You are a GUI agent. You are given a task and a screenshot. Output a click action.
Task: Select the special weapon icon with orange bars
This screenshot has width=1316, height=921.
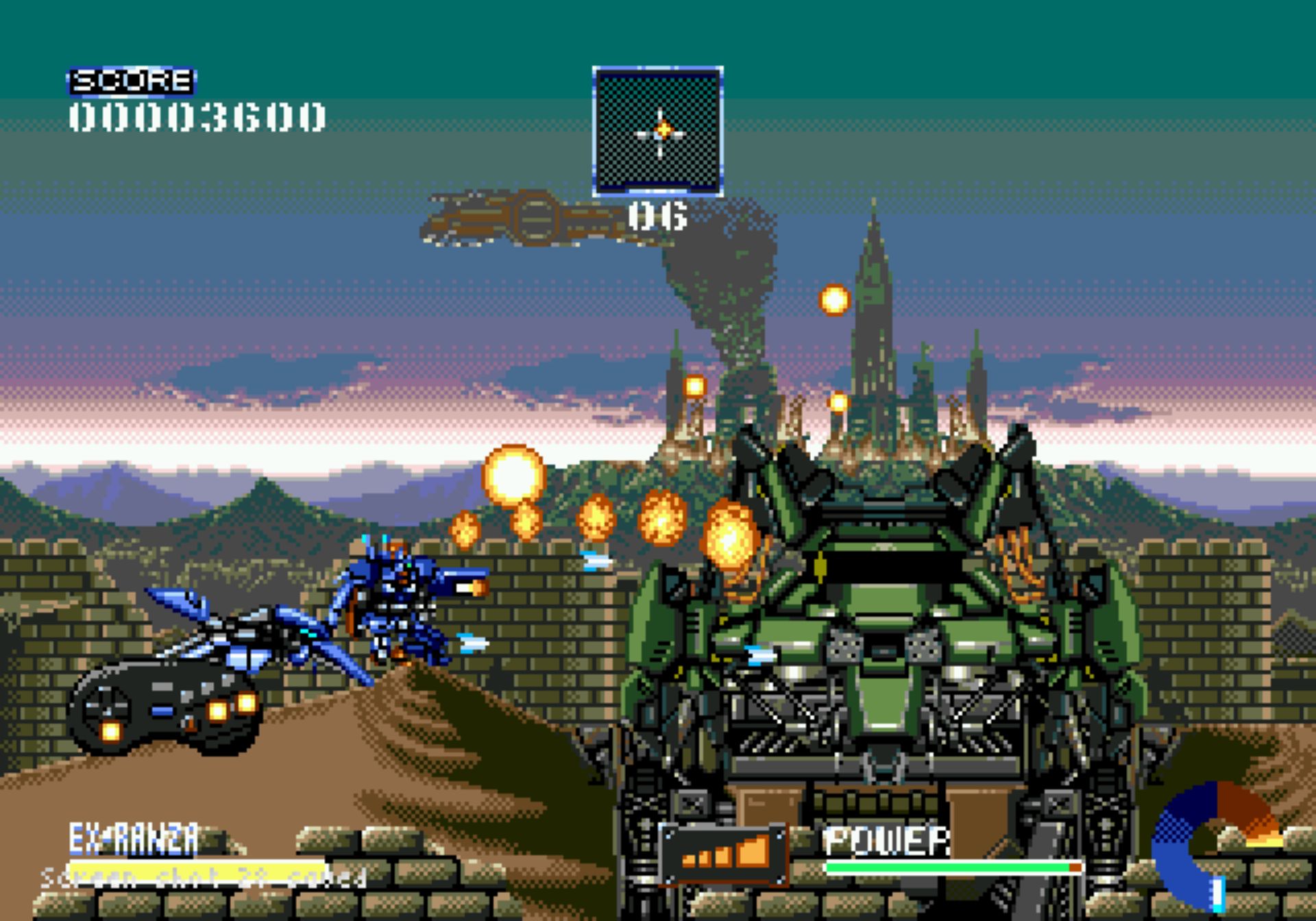click(724, 853)
